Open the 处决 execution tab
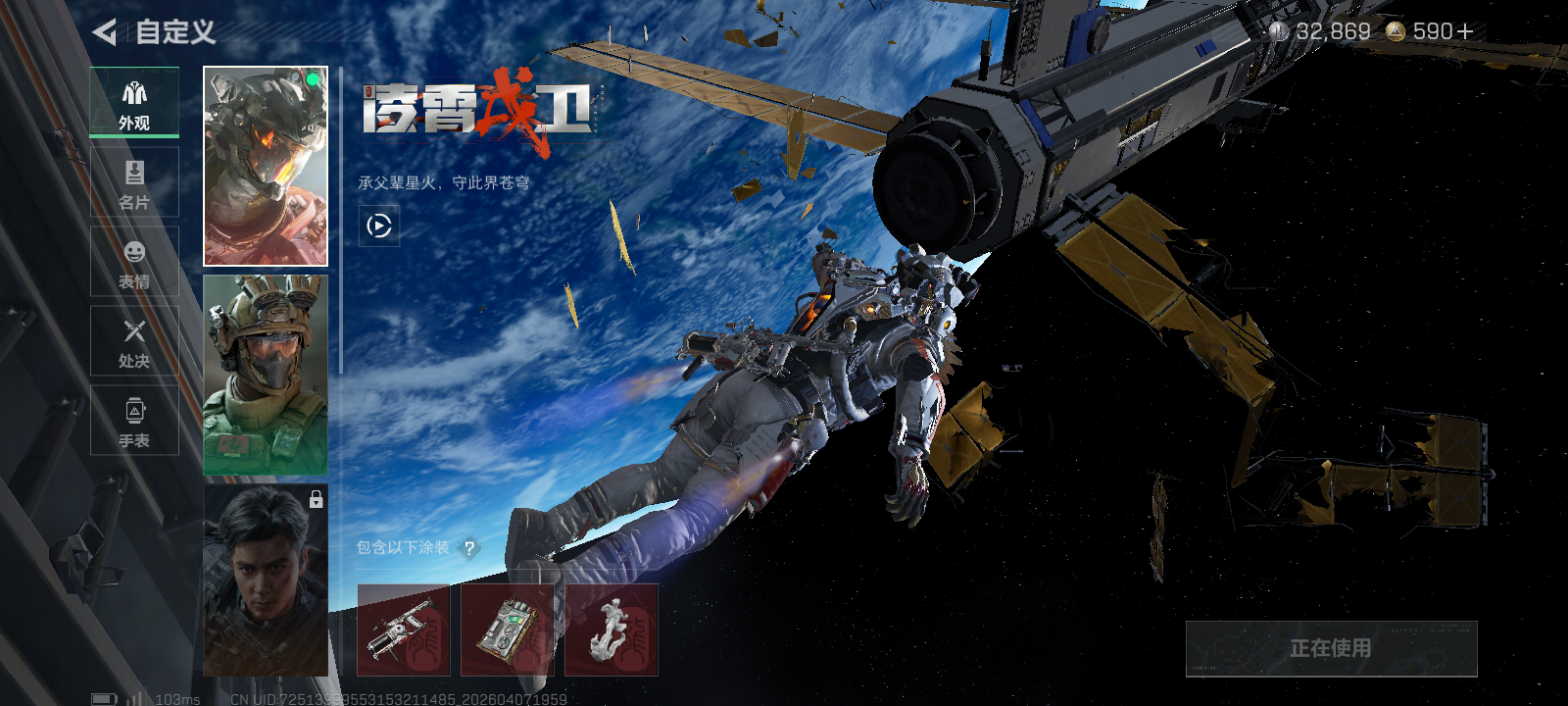 click(134, 341)
